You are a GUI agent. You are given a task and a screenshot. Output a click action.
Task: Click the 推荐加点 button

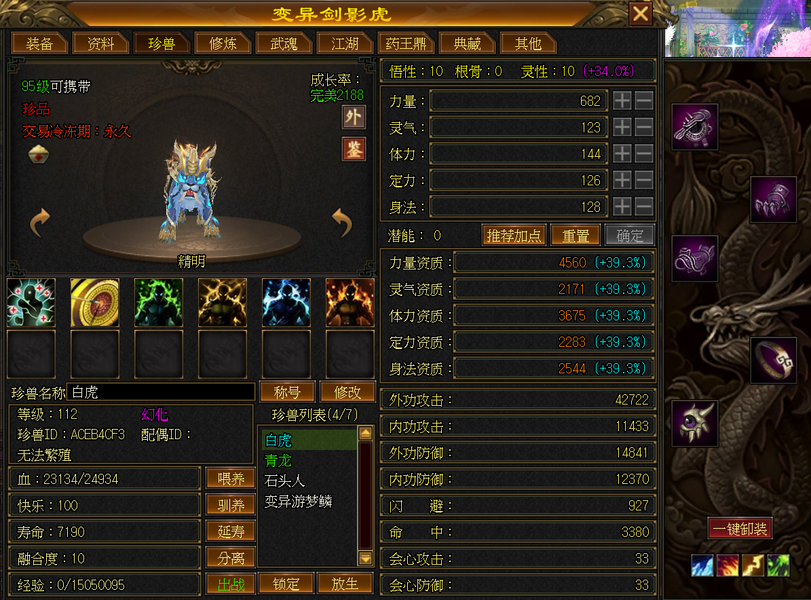click(514, 235)
